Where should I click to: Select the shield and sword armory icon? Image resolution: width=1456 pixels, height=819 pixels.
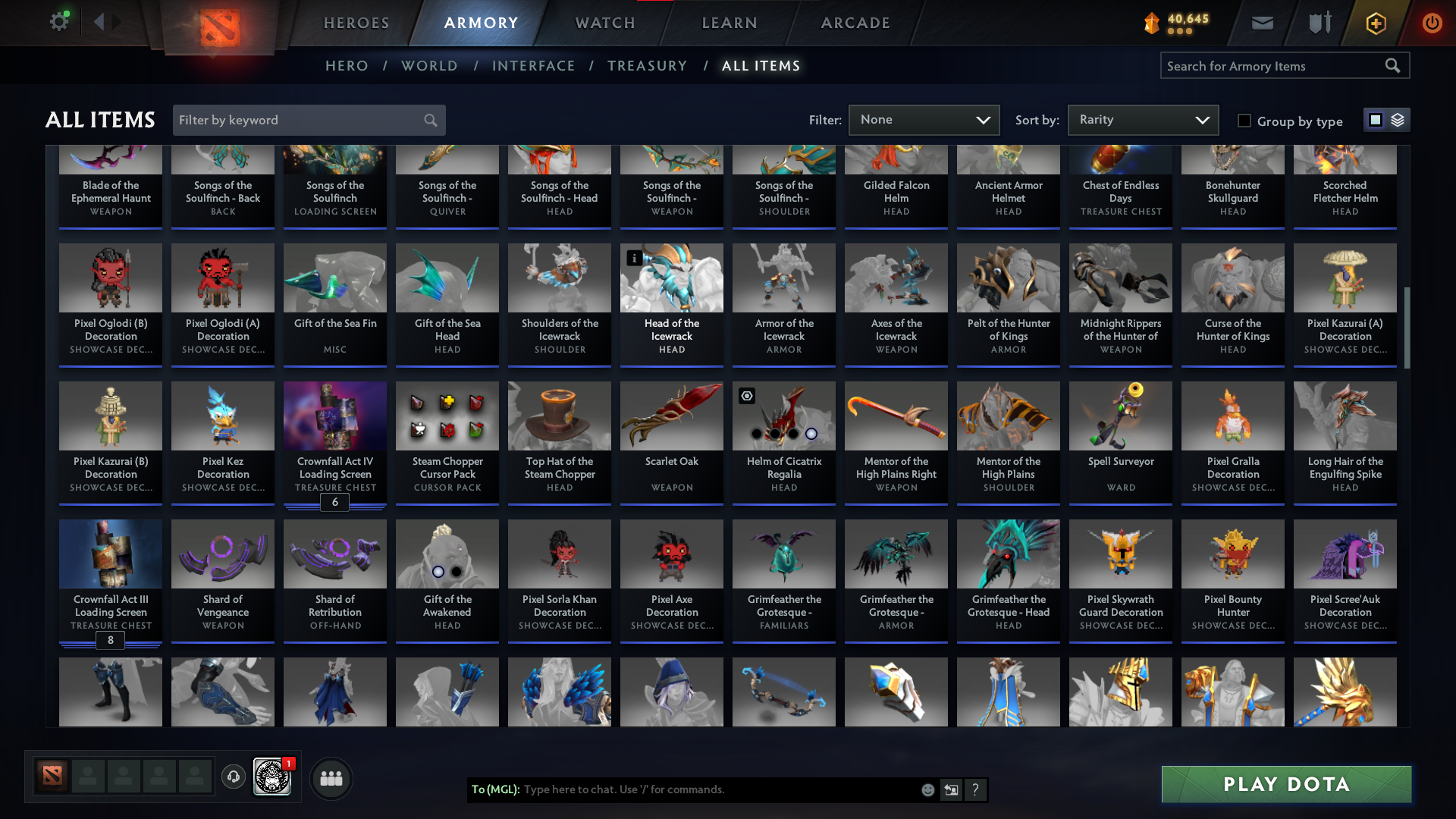[x=1318, y=23]
